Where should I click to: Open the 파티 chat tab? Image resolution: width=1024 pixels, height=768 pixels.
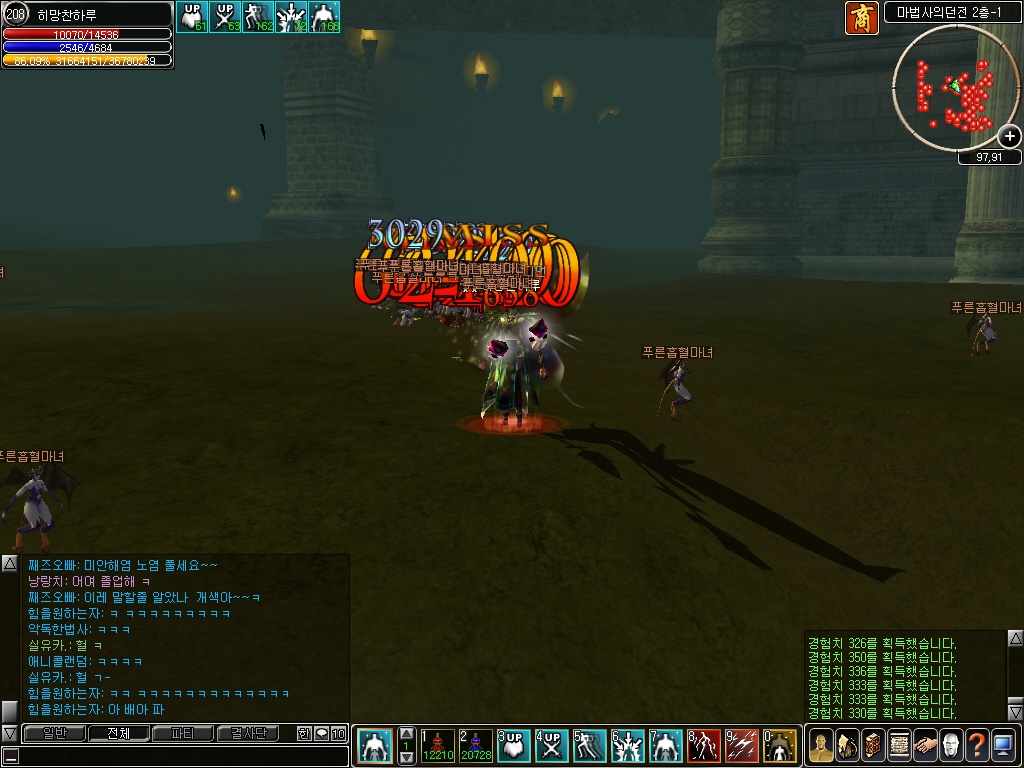coord(183,733)
